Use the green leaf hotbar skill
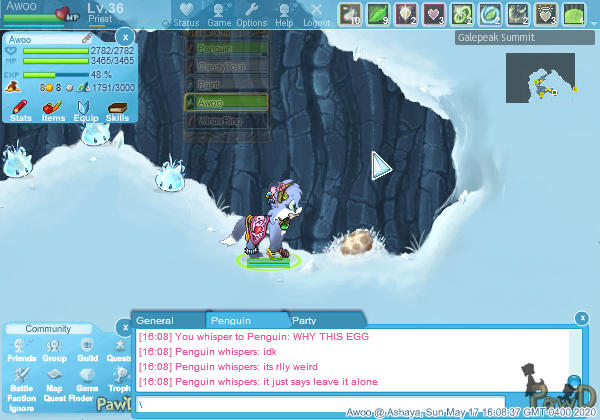The width and height of the screenshot is (600, 420). (x=379, y=14)
